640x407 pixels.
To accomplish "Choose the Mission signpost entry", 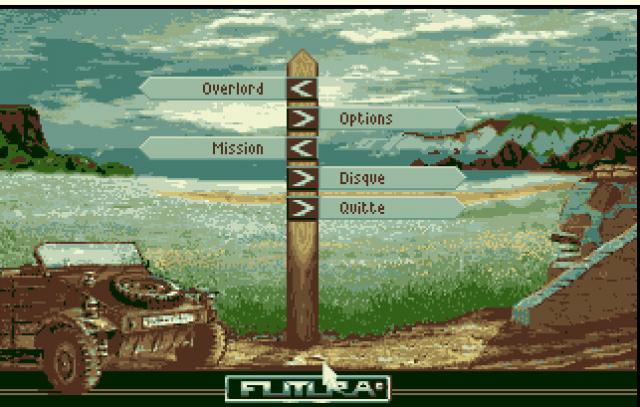I will point(237,149).
